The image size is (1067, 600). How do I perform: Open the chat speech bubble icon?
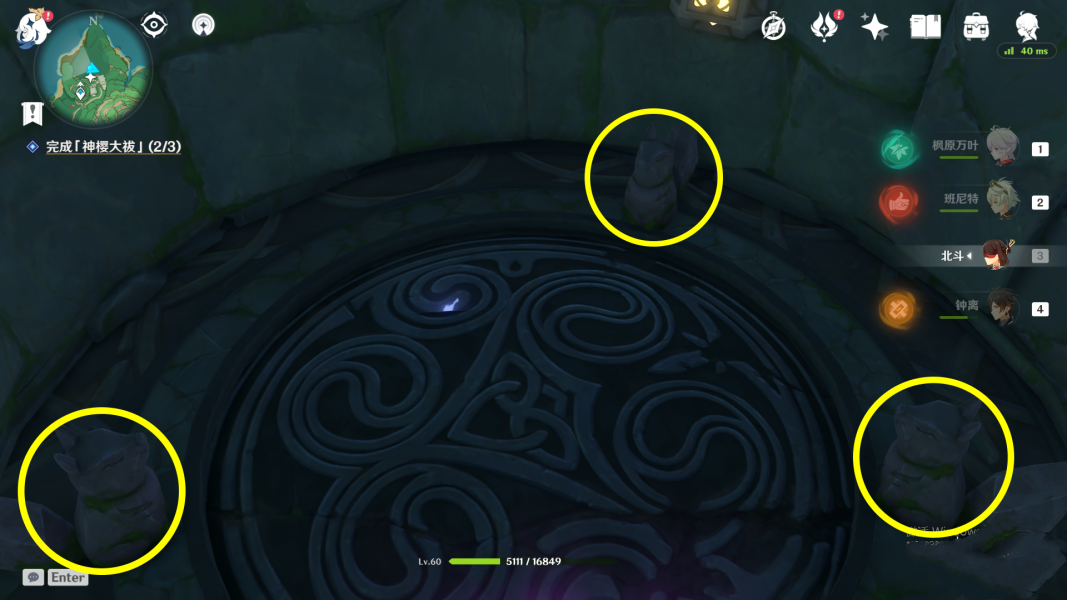33,577
